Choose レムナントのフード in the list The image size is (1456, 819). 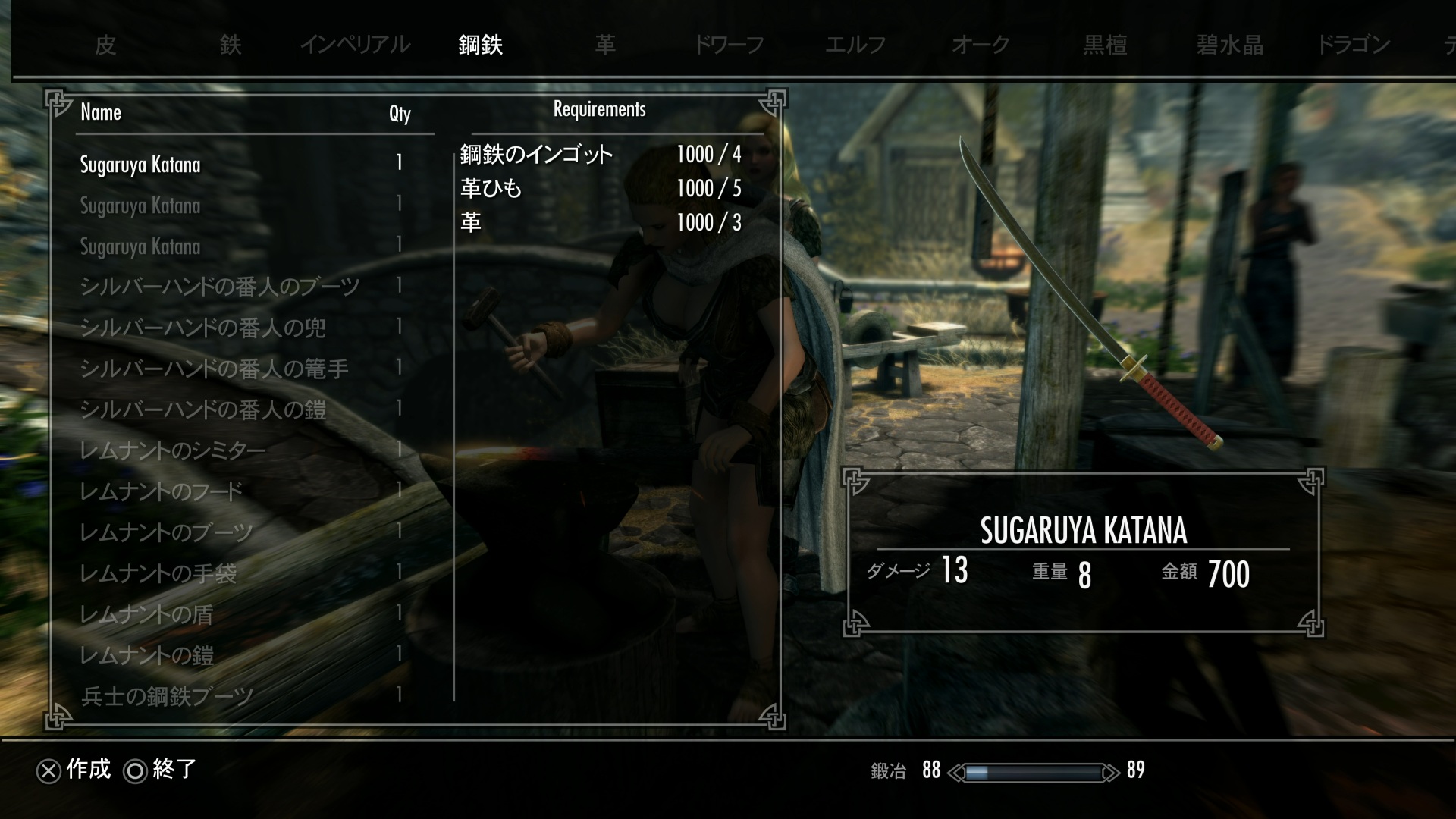[161, 491]
